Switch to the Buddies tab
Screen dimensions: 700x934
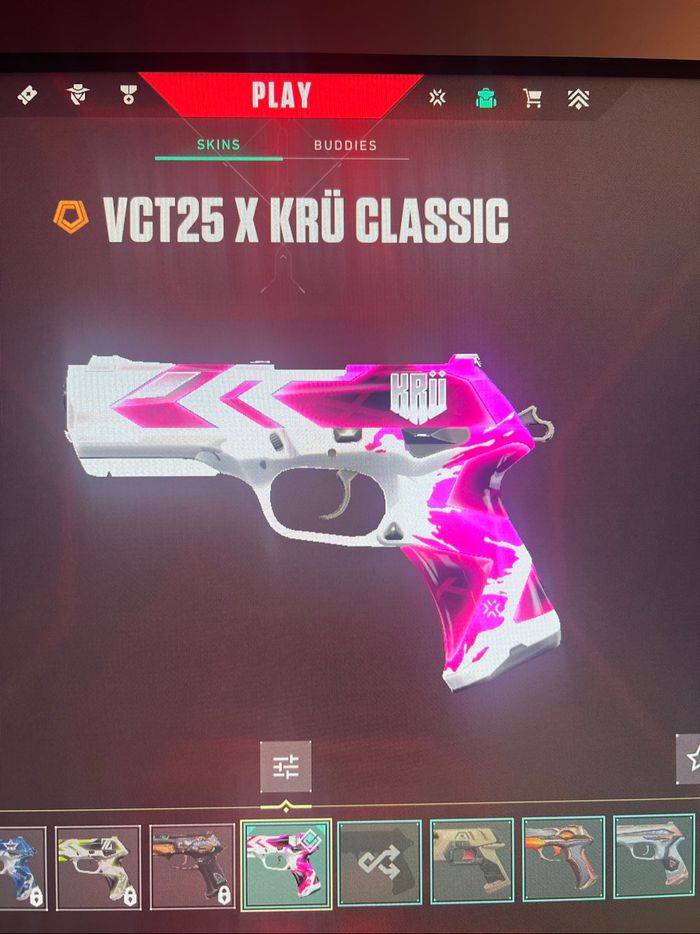pos(345,145)
